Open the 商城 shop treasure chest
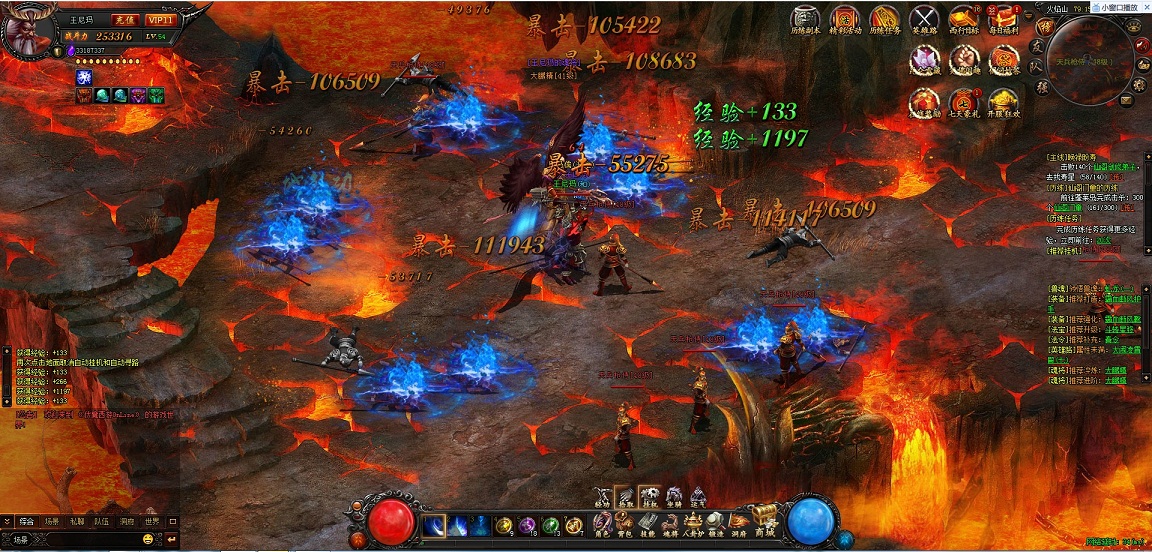The image size is (1152, 552). point(764,517)
